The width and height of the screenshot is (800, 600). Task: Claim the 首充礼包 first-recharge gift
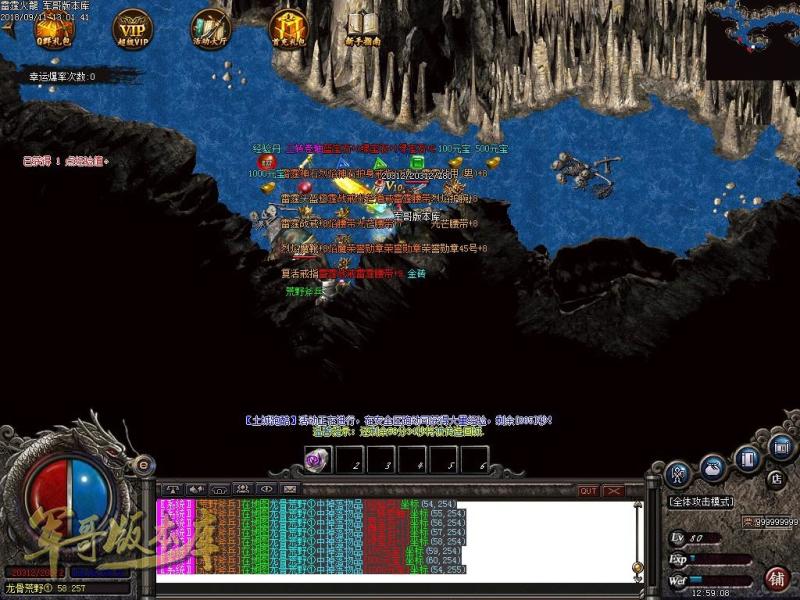pyautogui.click(x=289, y=27)
